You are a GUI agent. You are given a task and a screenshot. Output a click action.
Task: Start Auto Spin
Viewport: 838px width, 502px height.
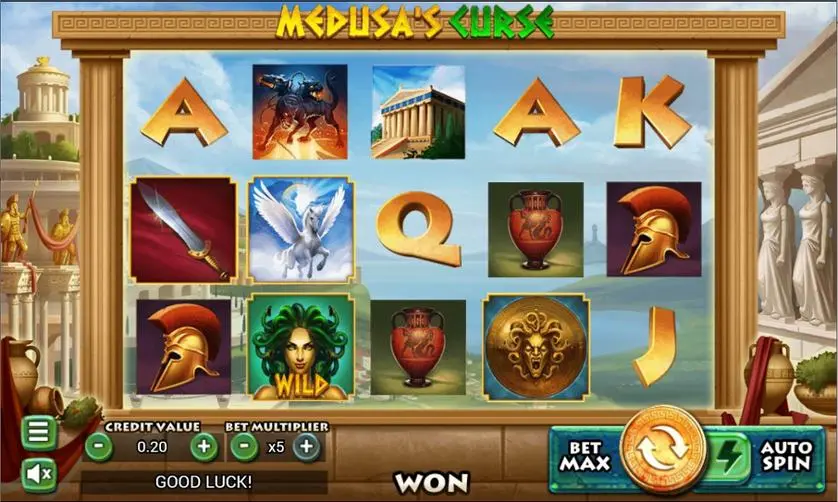(x=787, y=458)
